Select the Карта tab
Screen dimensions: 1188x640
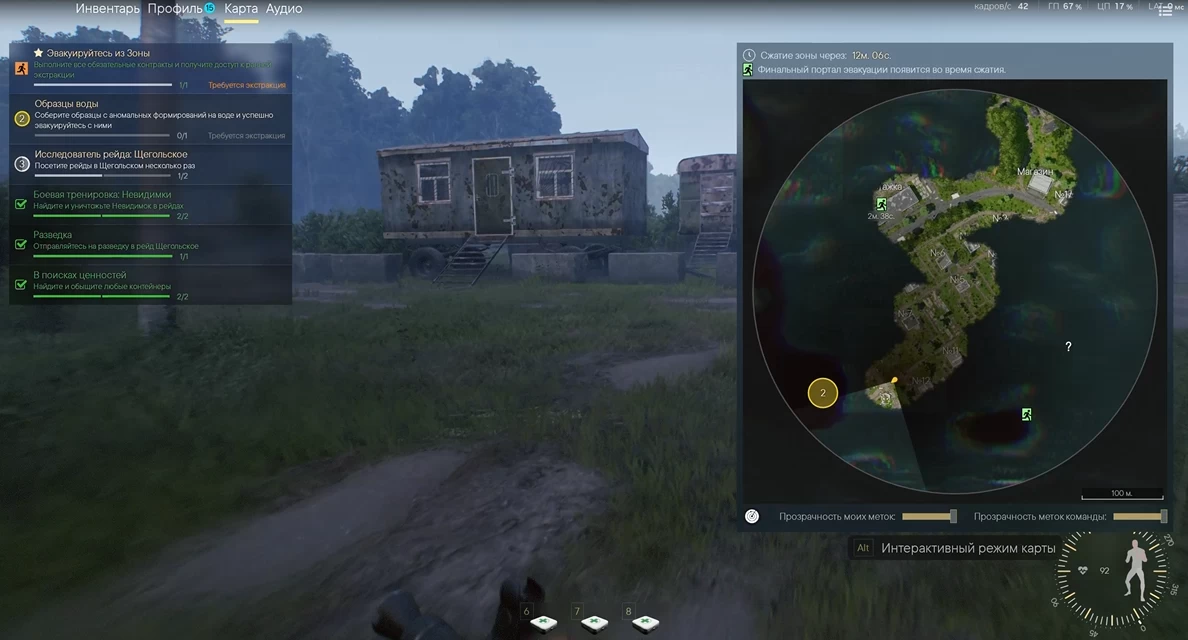[240, 9]
